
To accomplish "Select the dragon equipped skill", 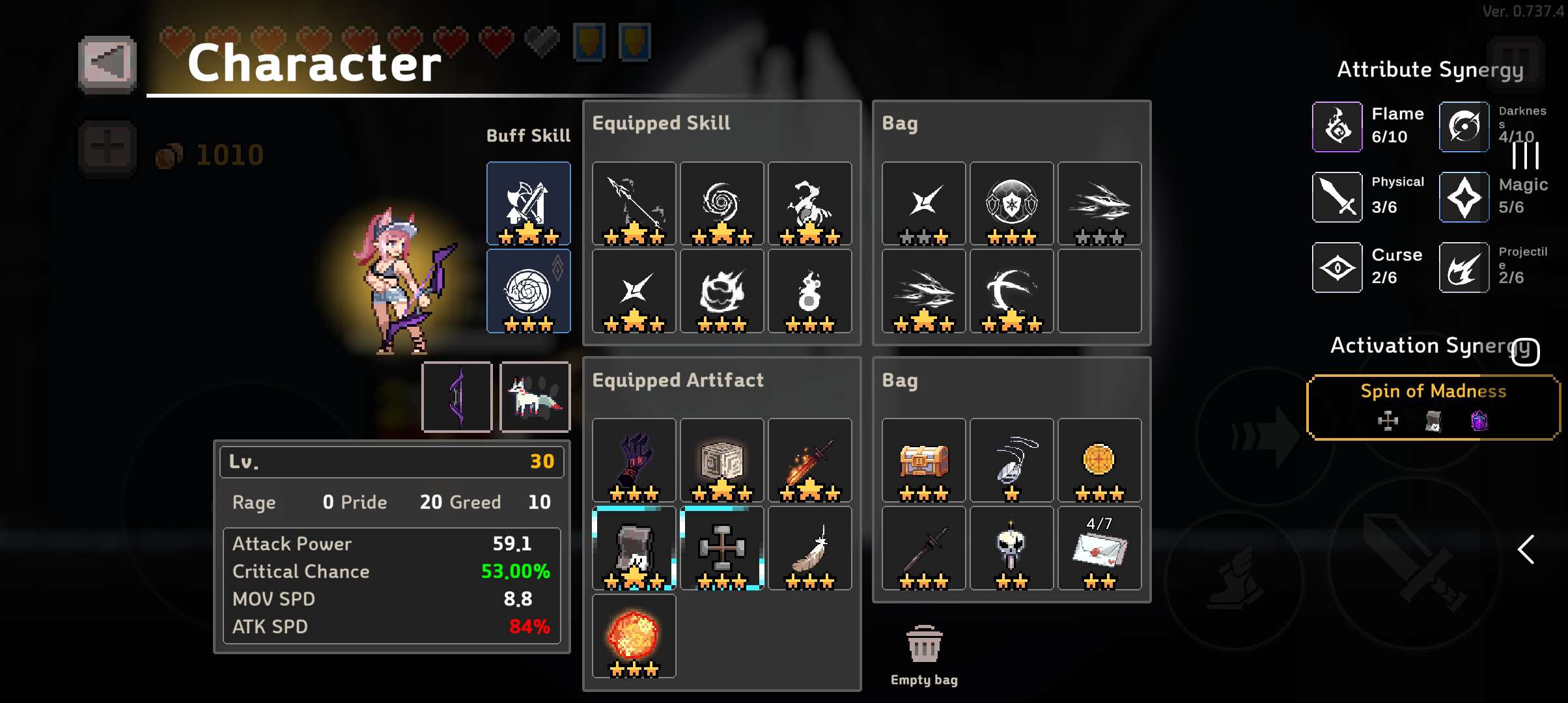I will coord(809,203).
